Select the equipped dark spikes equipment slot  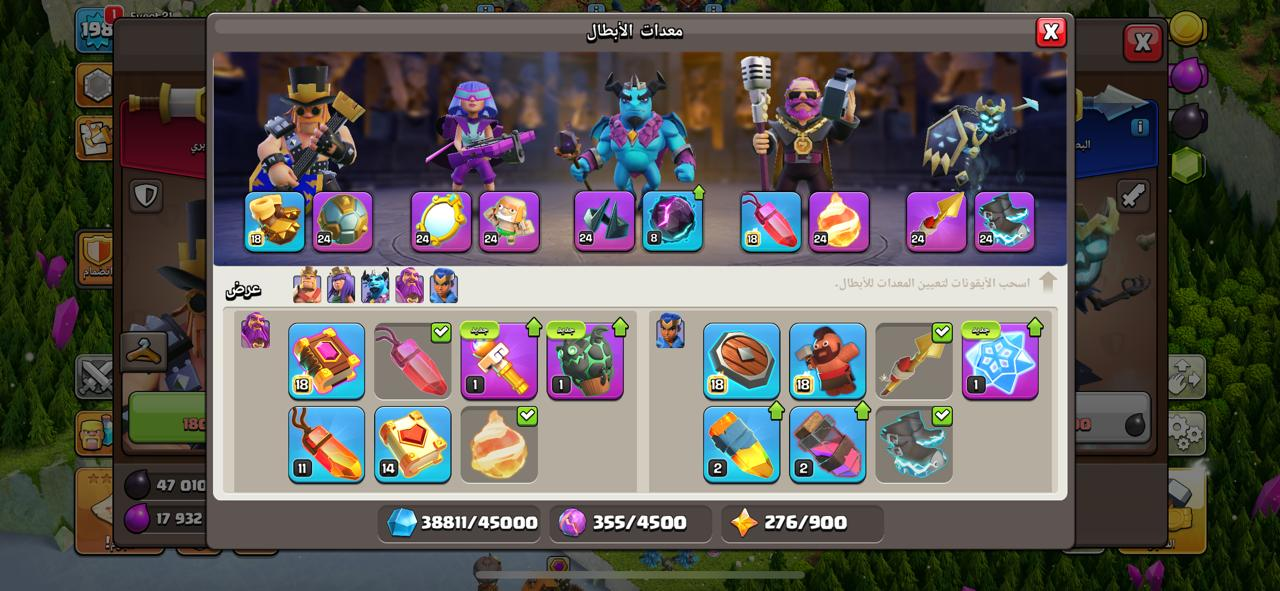(x=604, y=221)
